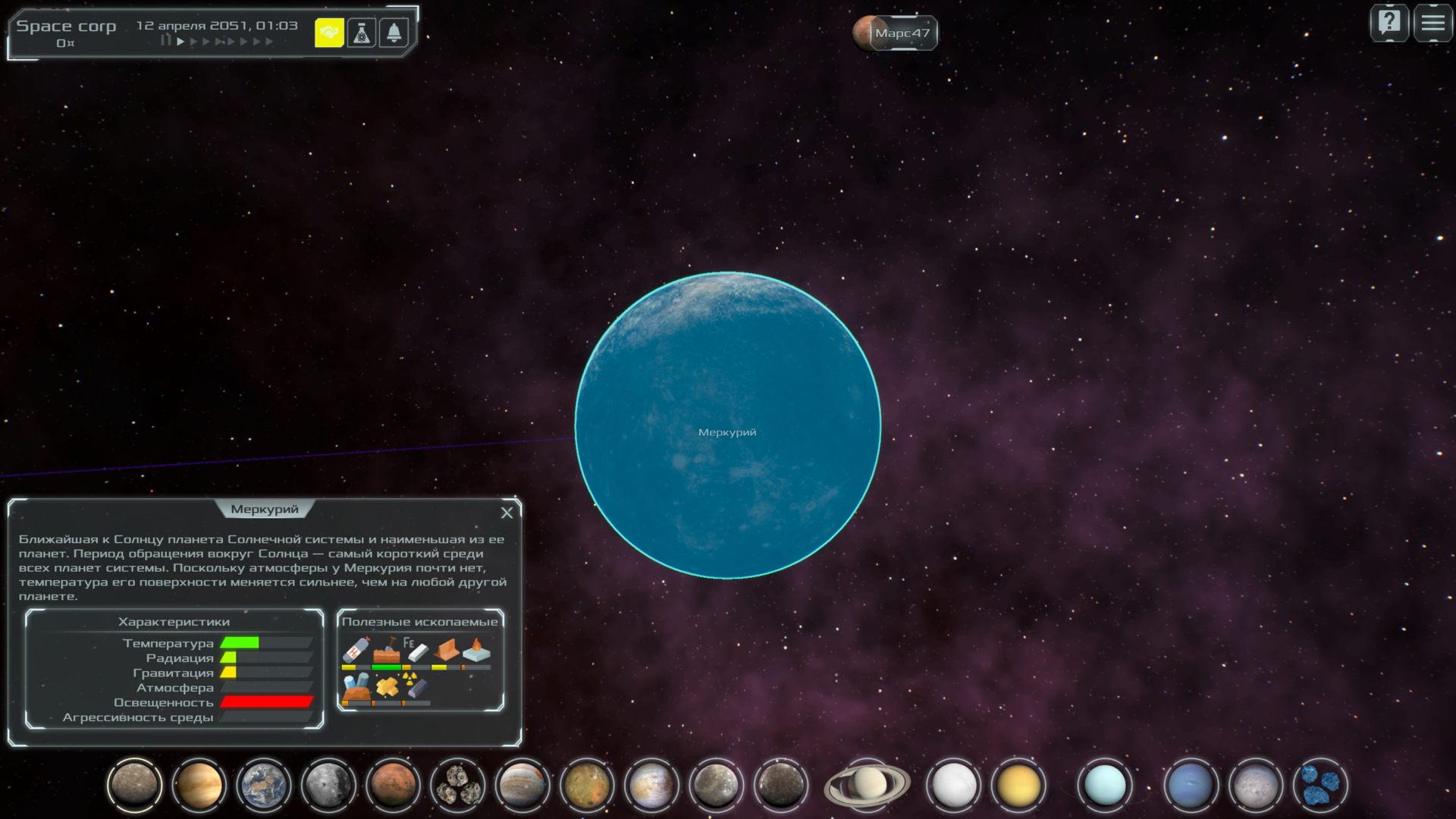
Task: Select Neptune in the planet bar
Action: point(1190,784)
